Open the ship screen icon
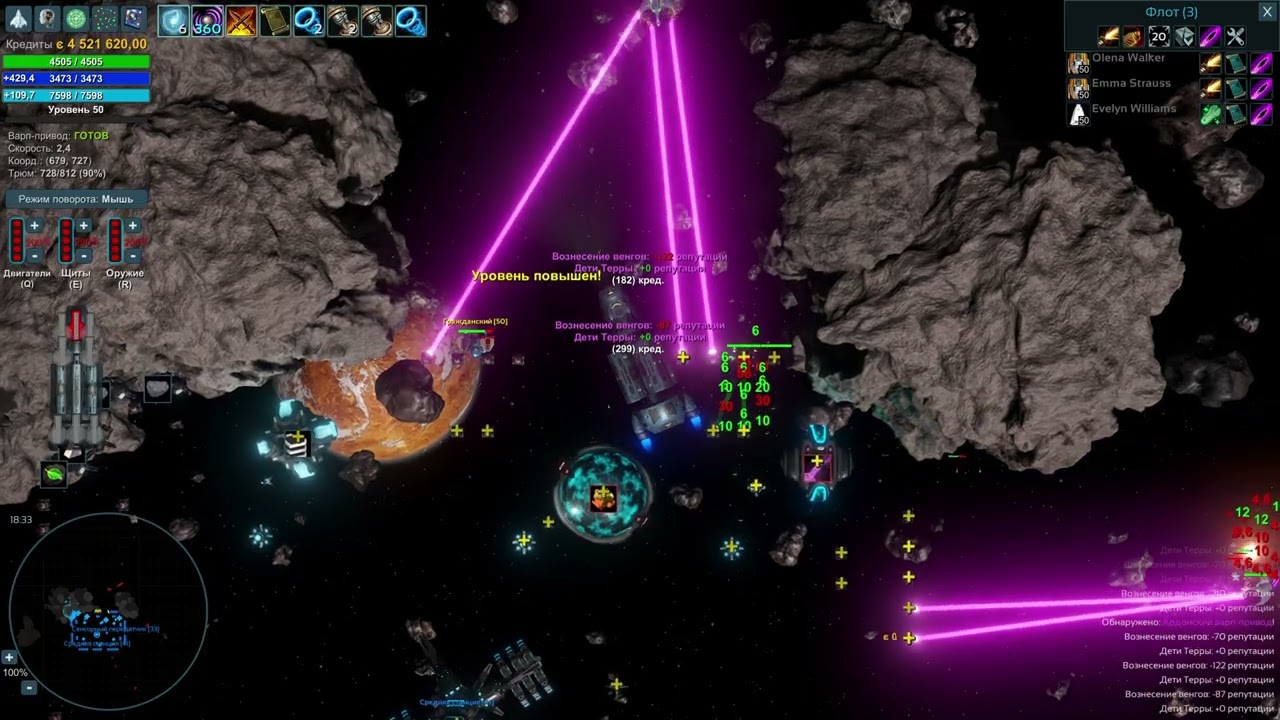1280x720 pixels. (18, 18)
